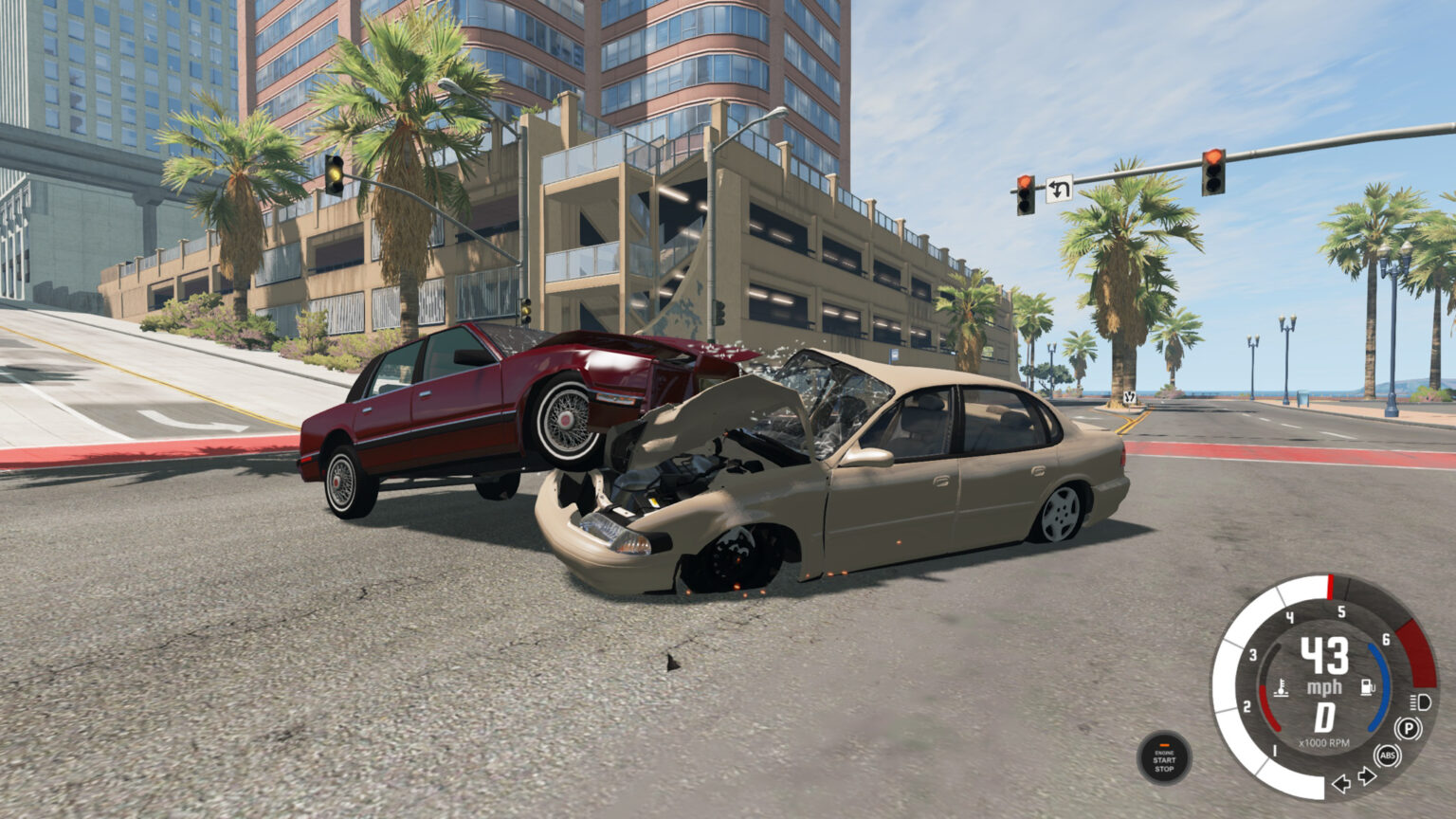Screen dimensions: 1456x819
Task: Click the red temperature gauge arc
Action: [1268, 709]
